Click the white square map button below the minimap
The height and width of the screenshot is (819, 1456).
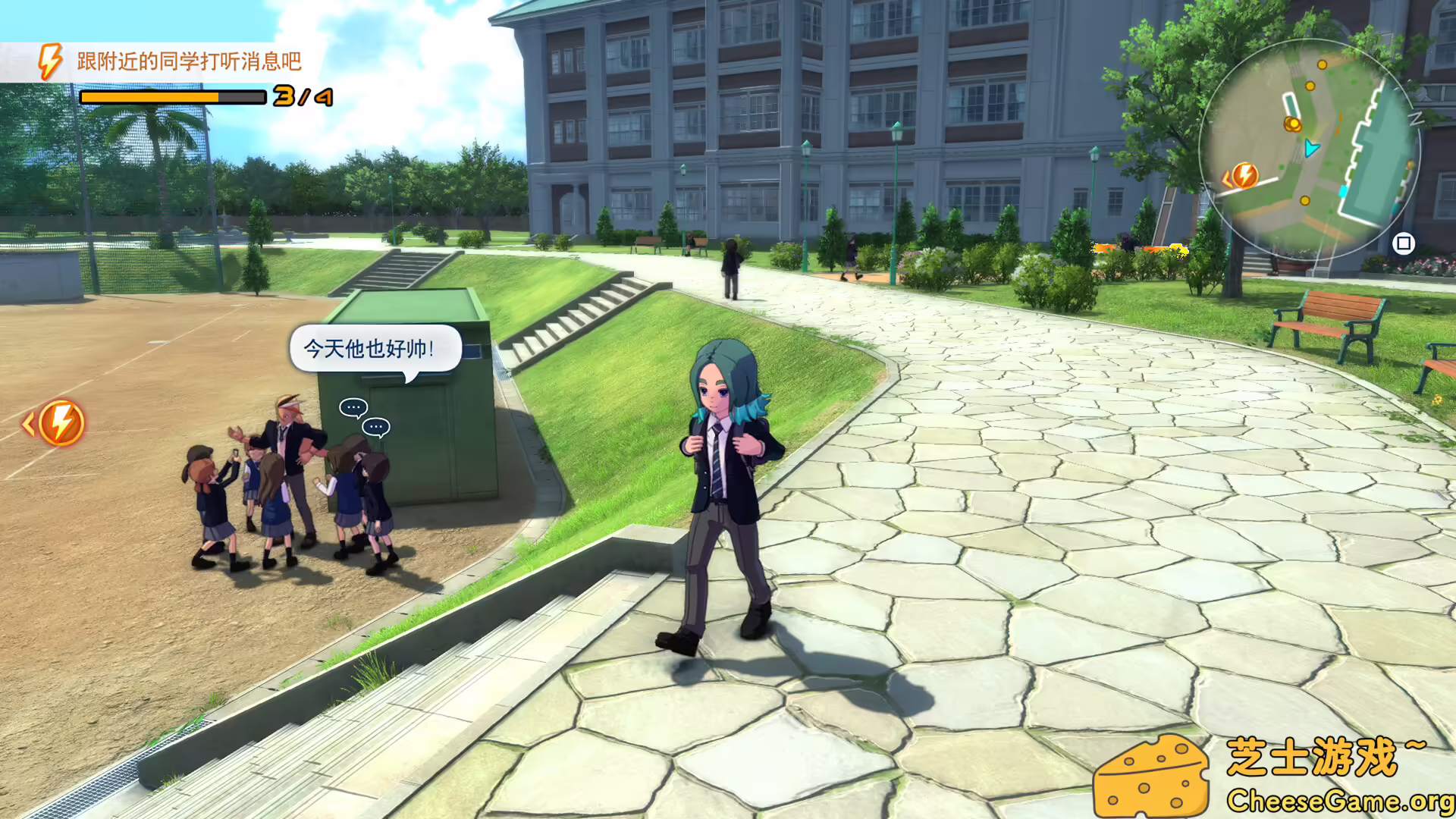click(x=1403, y=243)
